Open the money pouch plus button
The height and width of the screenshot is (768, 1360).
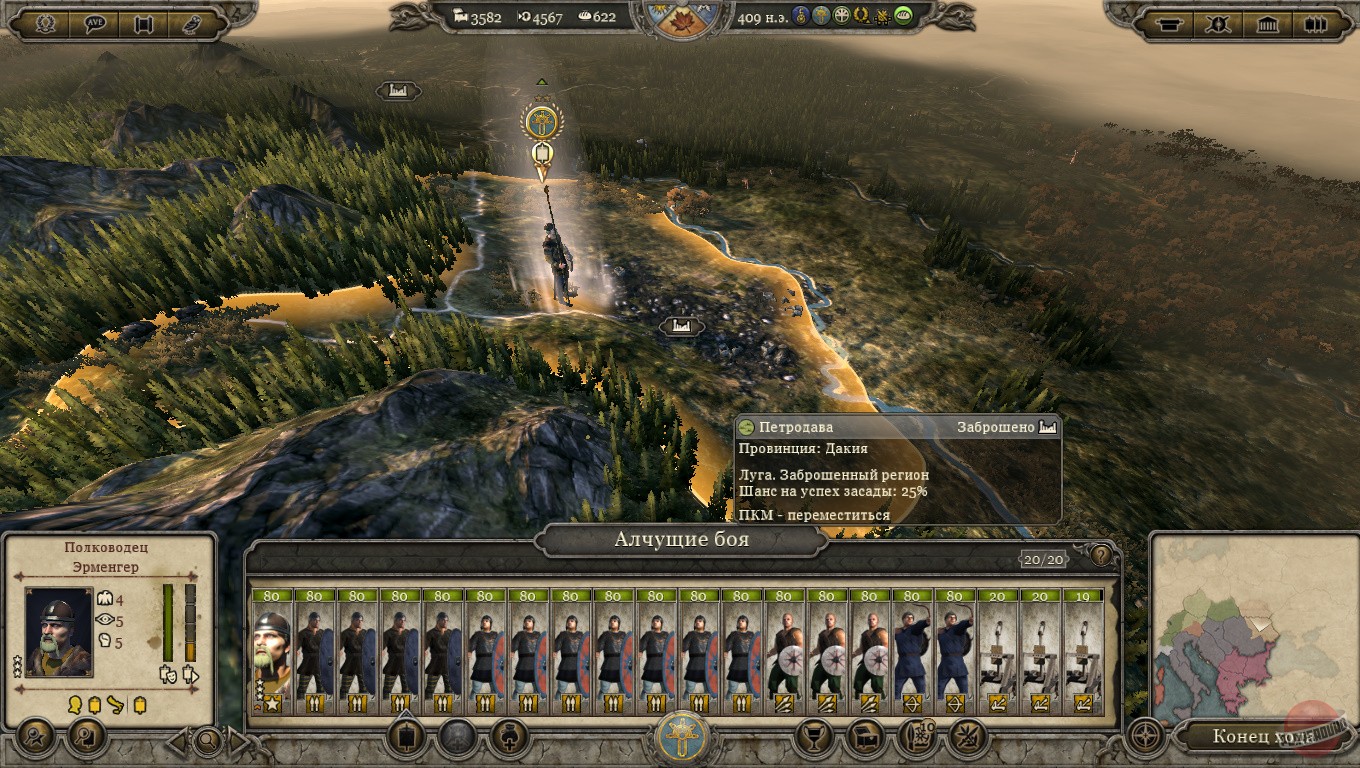pos(509,738)
